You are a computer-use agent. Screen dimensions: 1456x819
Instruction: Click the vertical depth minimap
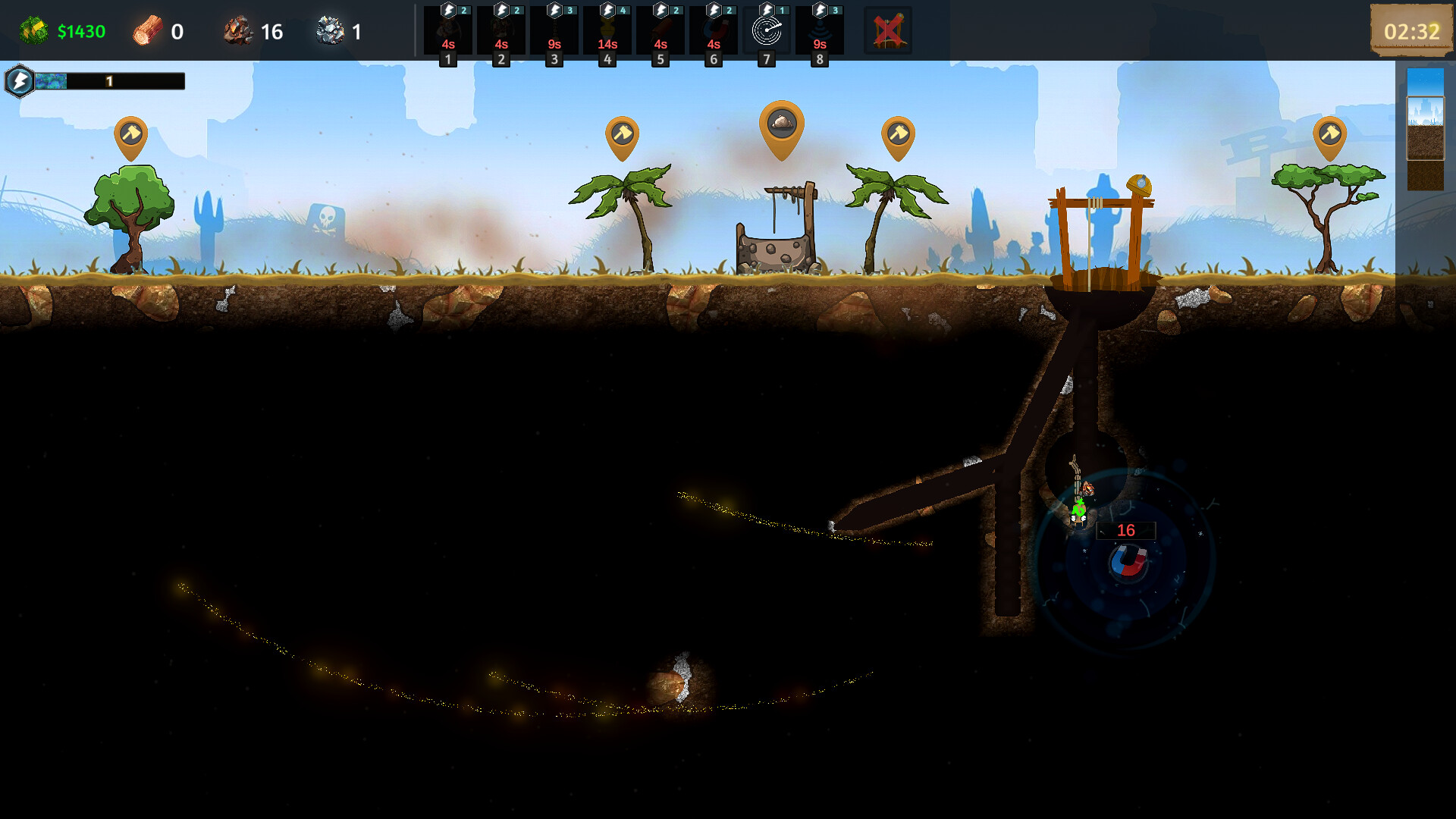coord(1425,129)
